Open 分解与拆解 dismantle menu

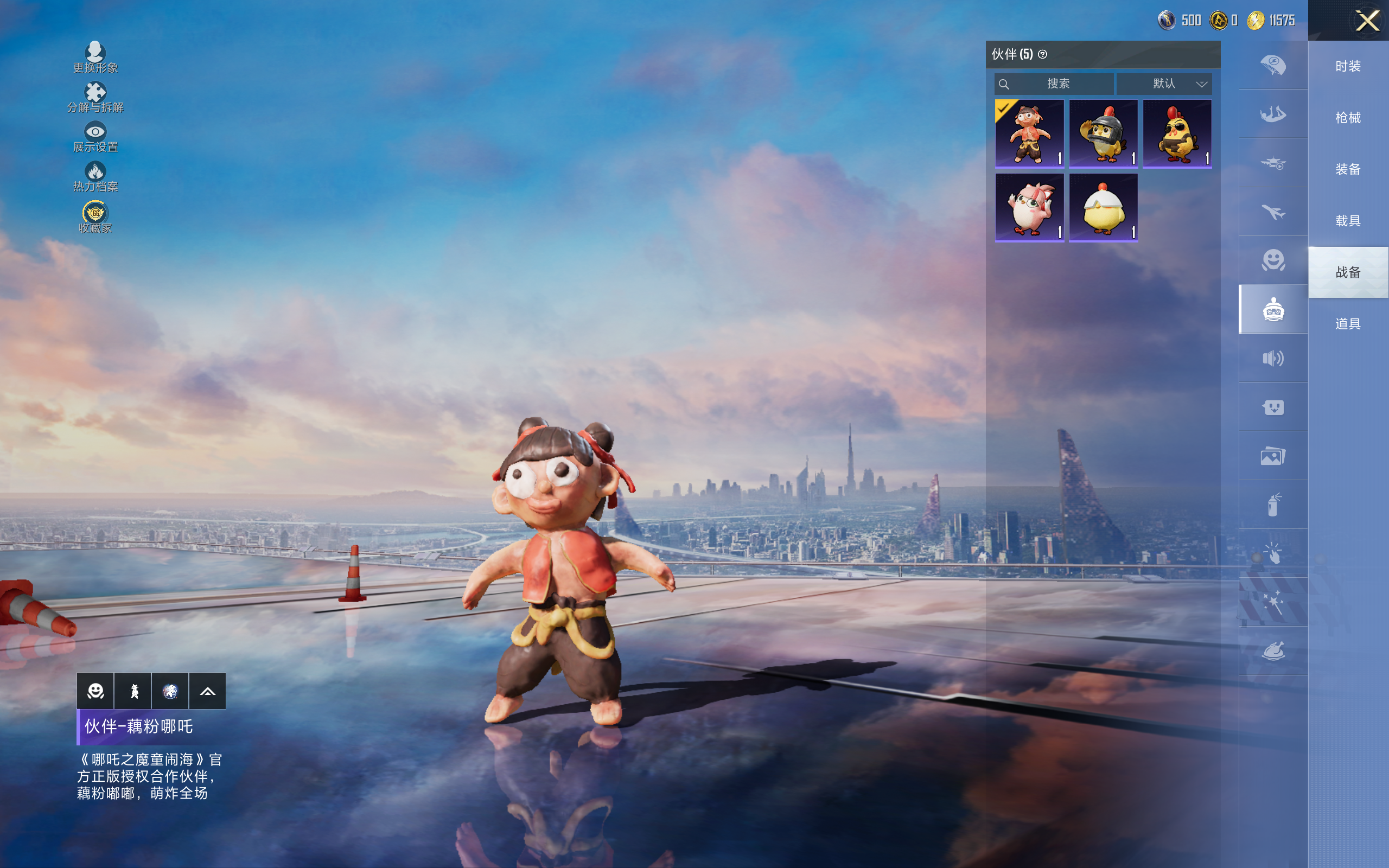coord(95,98)
